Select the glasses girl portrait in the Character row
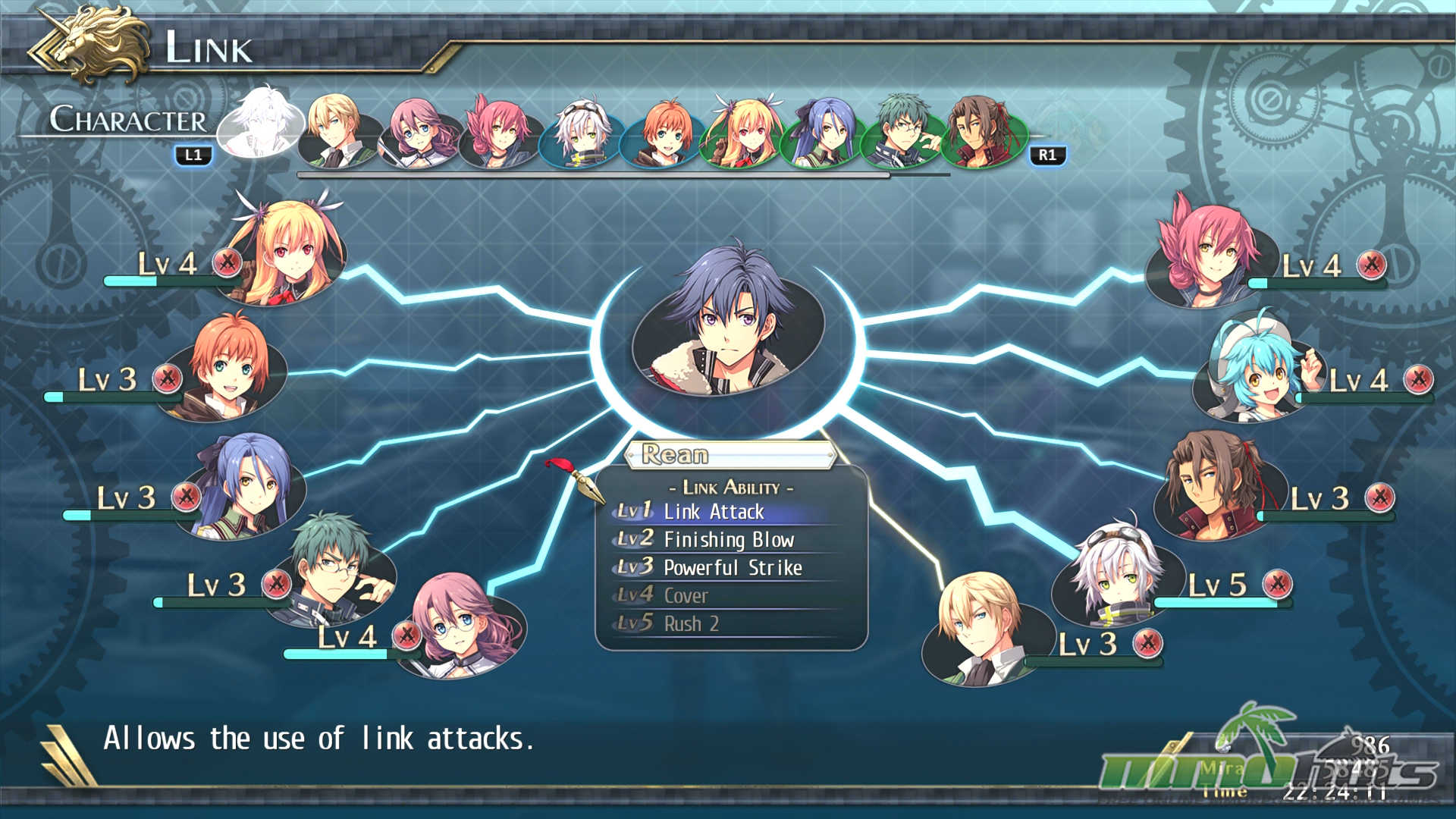 point(418,132)
